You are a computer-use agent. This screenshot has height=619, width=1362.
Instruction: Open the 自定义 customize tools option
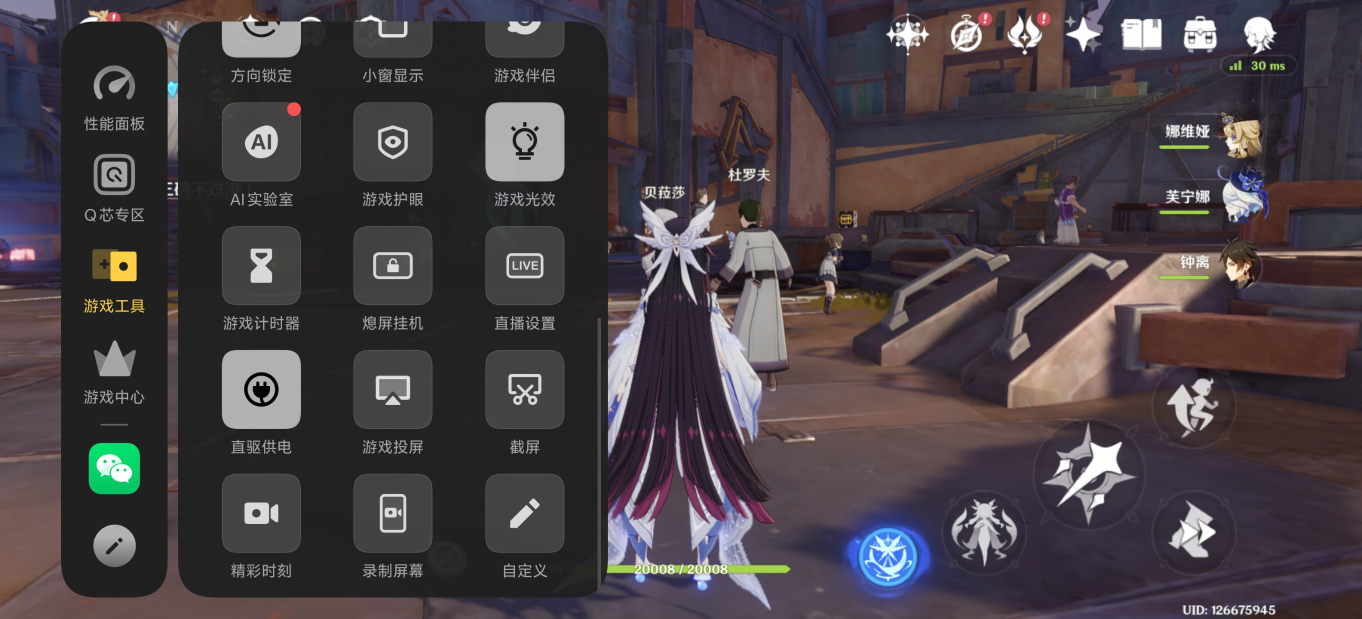(525, 514)
